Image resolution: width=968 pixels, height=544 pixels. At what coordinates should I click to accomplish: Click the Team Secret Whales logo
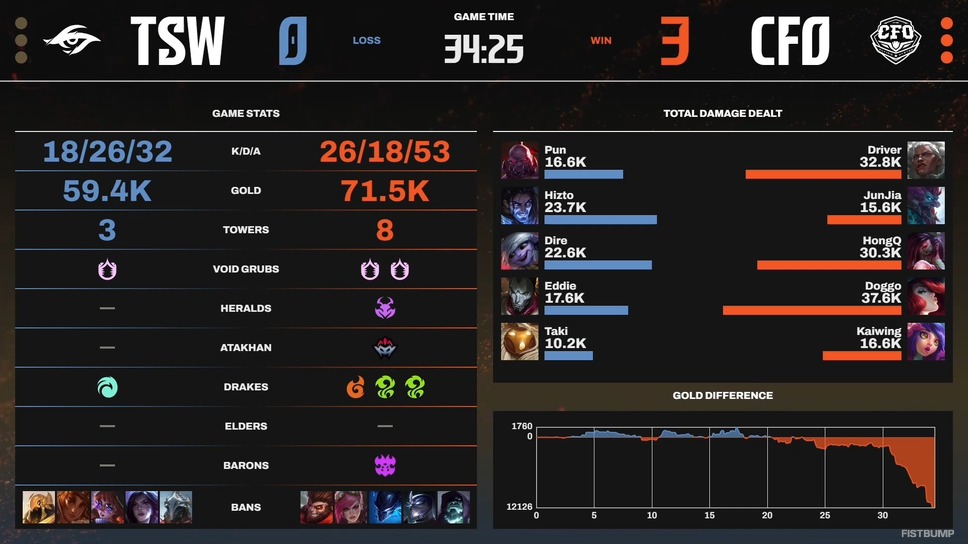(x=72, y=42)
